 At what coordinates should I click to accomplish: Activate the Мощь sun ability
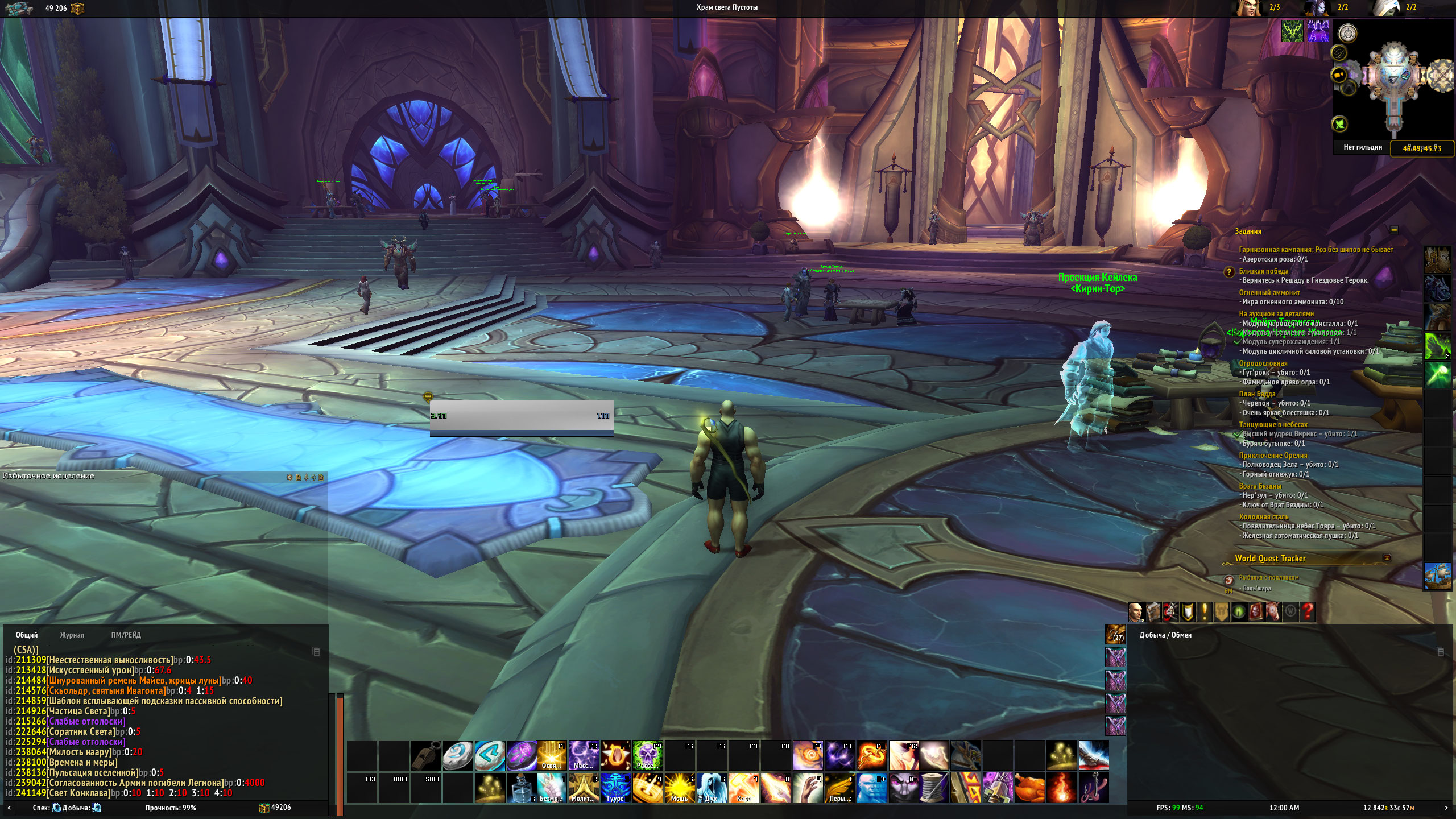[679, 787]
